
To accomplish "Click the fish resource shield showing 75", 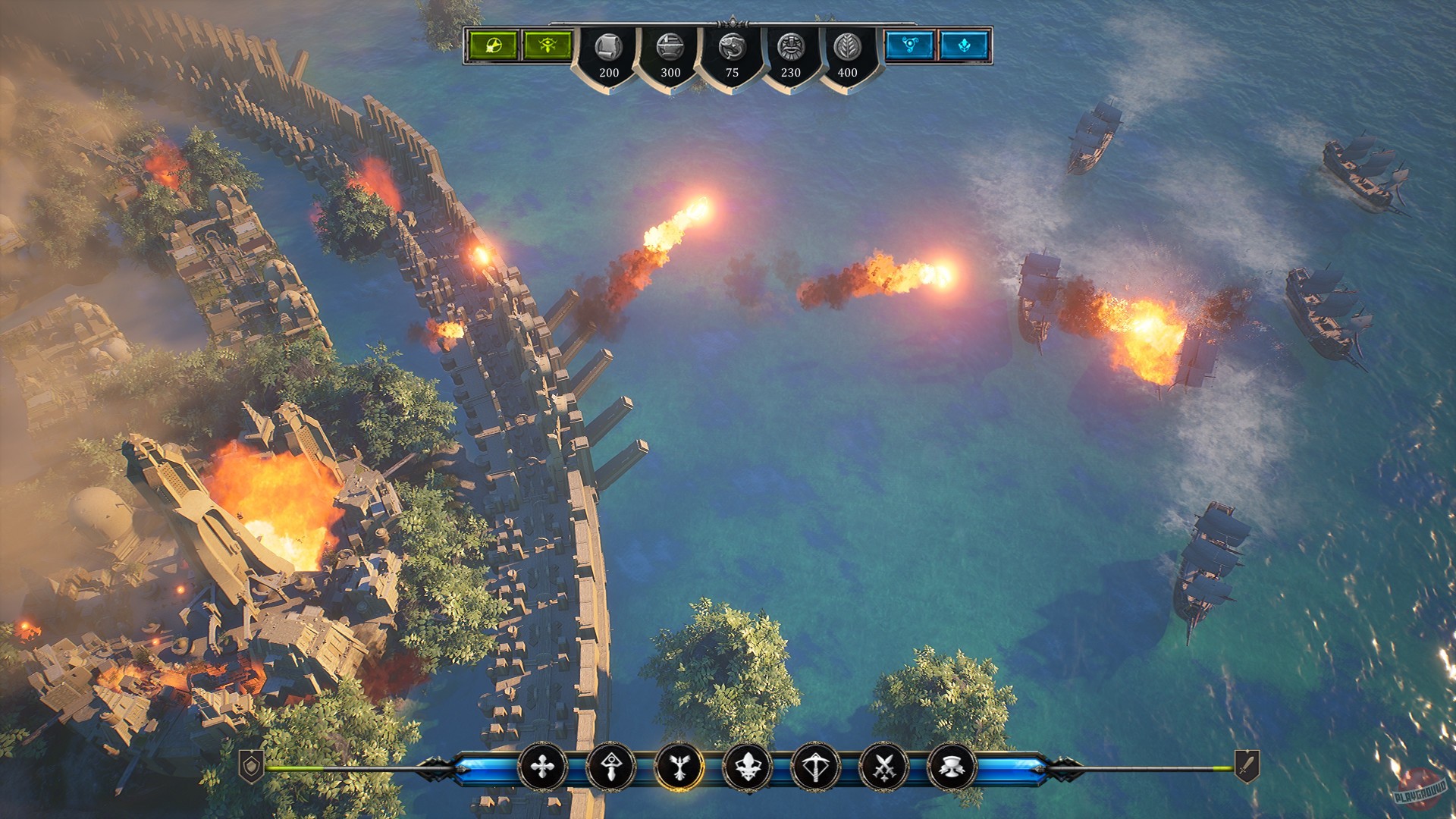I will point(732,53).
